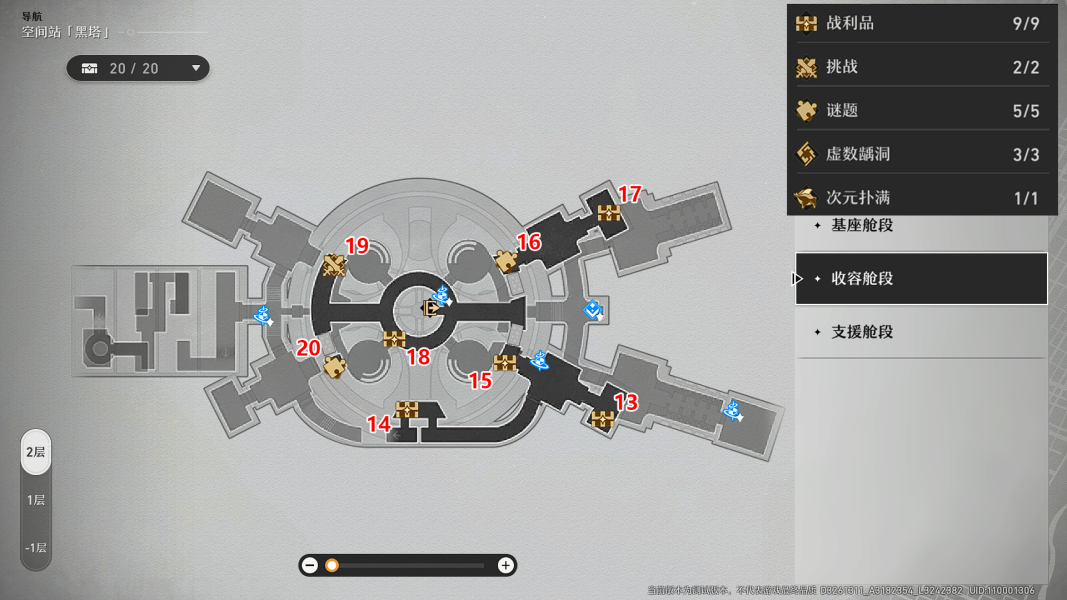Viewport: 1067px width, 600px height.
Task: Select treasure chest marker 15
Action: pyautogui.click(x=505, y=363)
